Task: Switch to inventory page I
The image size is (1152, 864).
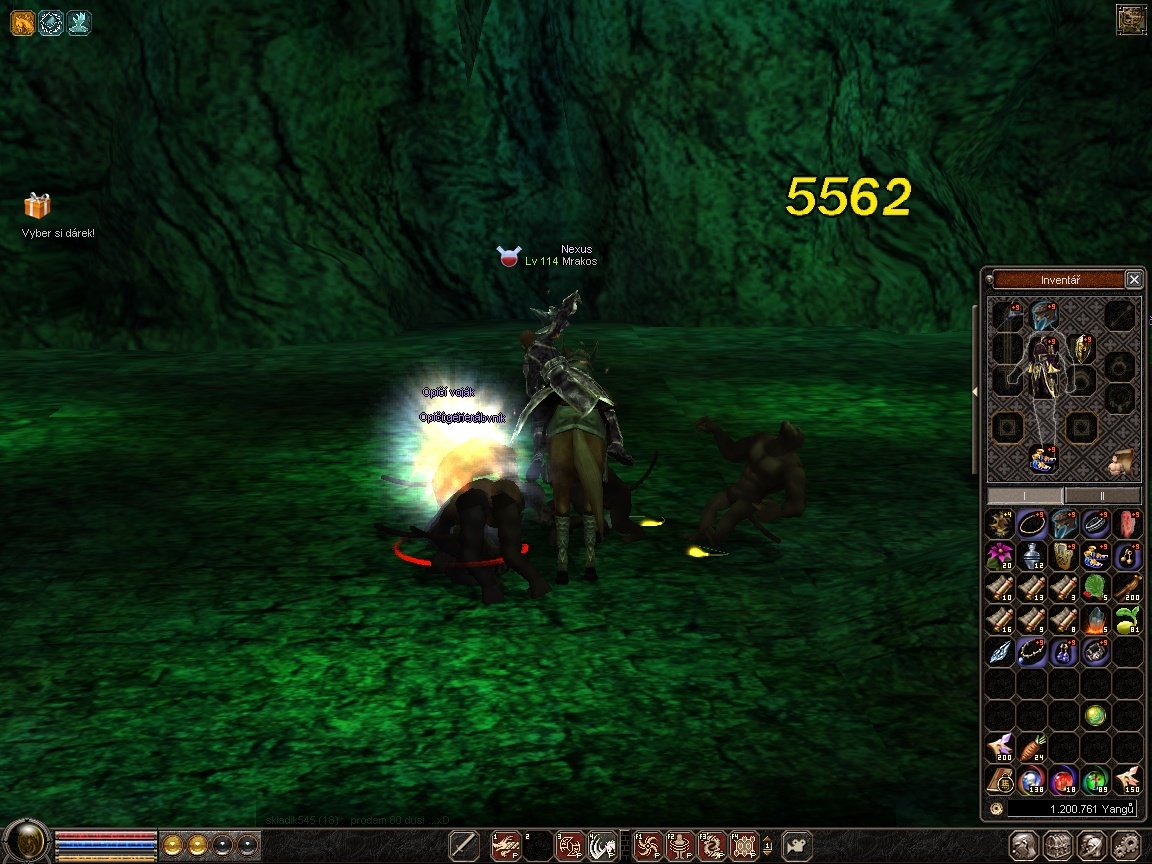Action: point(1026,496)
